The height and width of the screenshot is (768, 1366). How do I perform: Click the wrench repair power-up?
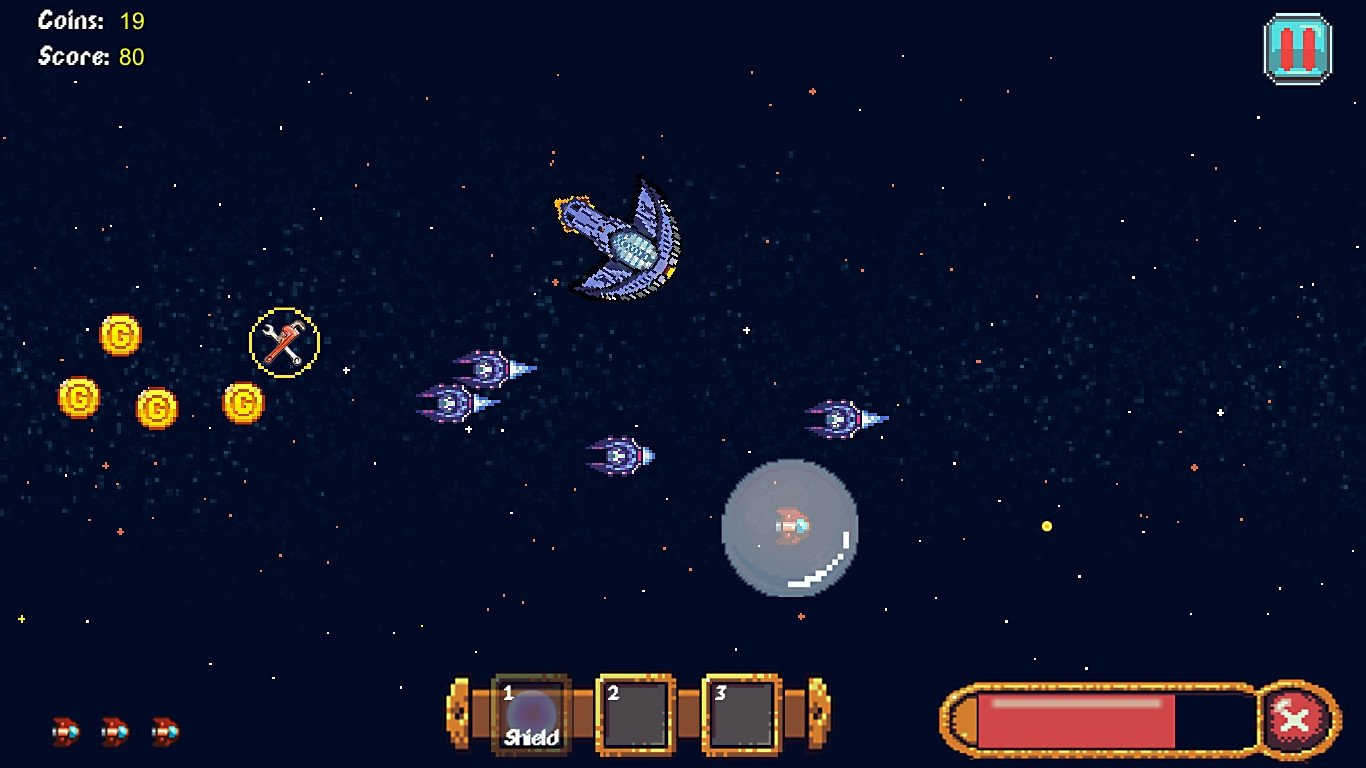pyautogui.click(x=284, y=344)
